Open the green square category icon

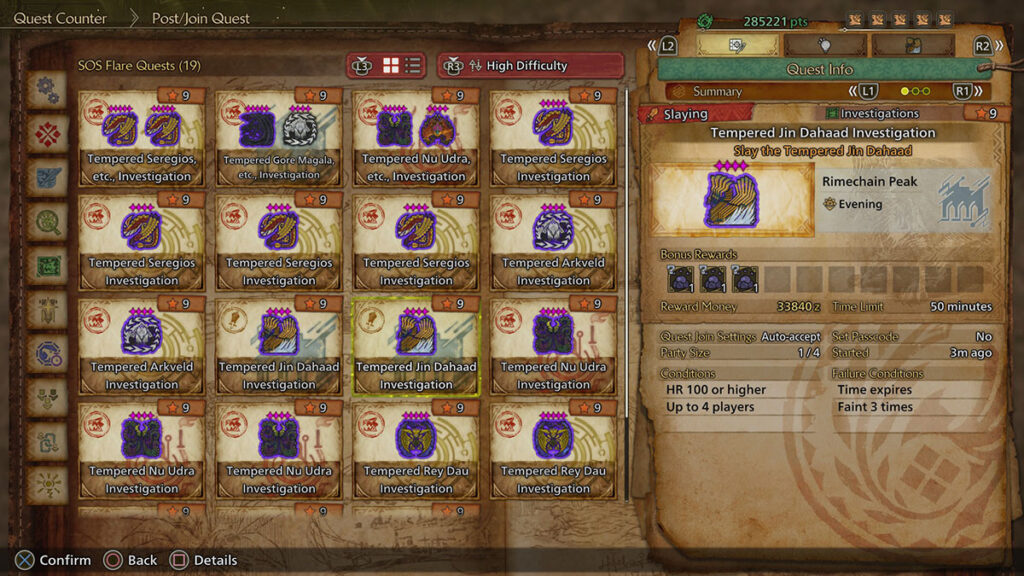coord(47,266)
